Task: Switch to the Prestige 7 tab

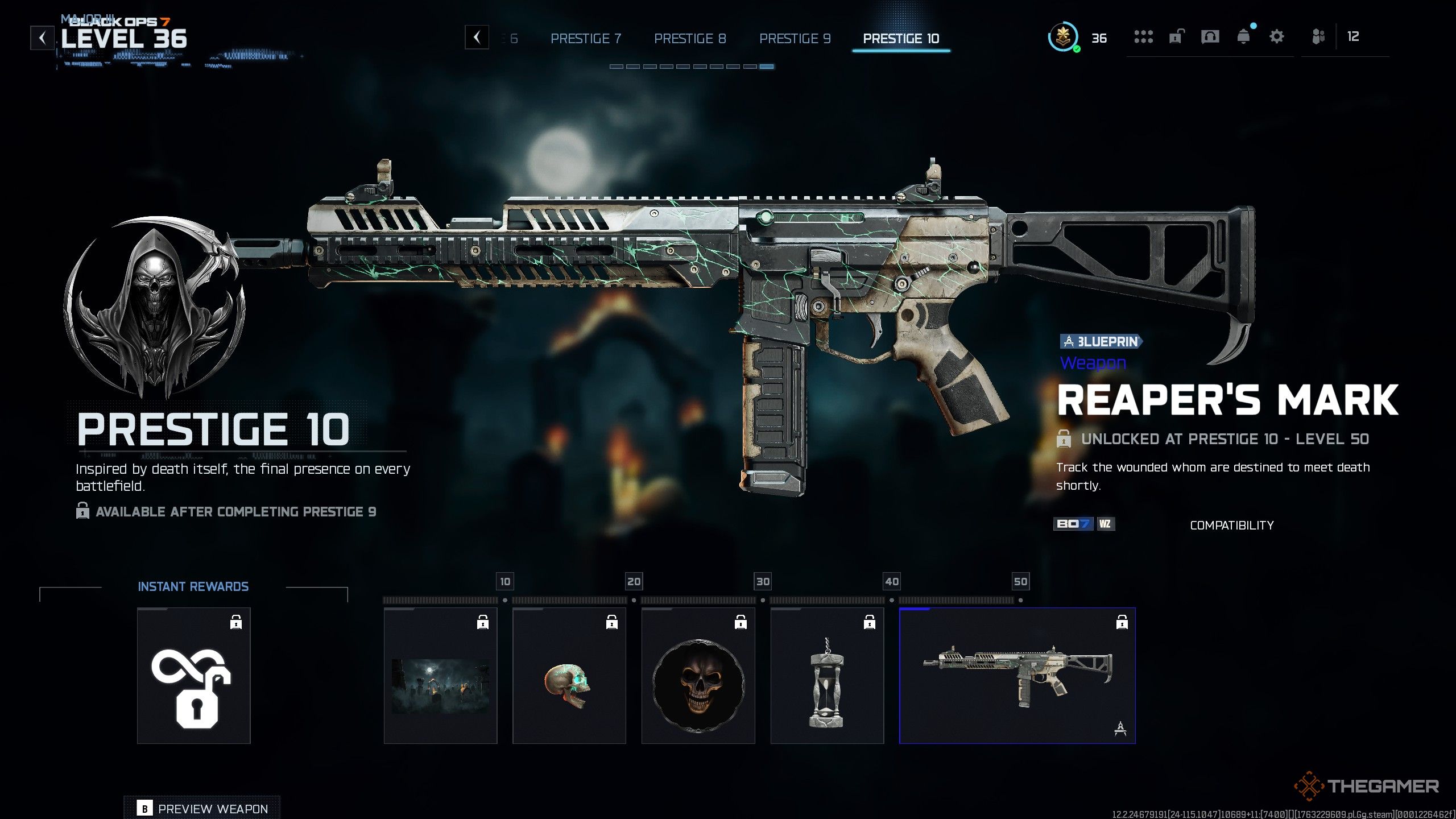Action: [x=586, y=39]
